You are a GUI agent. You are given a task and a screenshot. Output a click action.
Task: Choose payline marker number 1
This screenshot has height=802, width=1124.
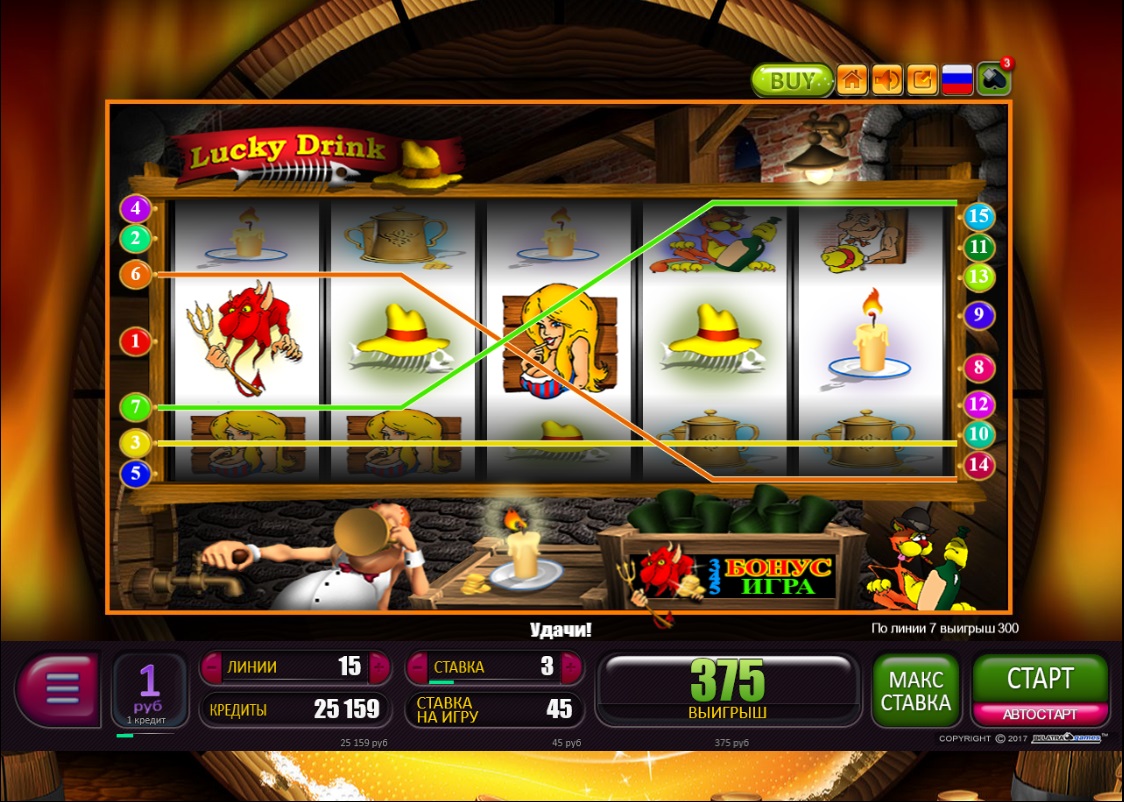coord(135,341)
